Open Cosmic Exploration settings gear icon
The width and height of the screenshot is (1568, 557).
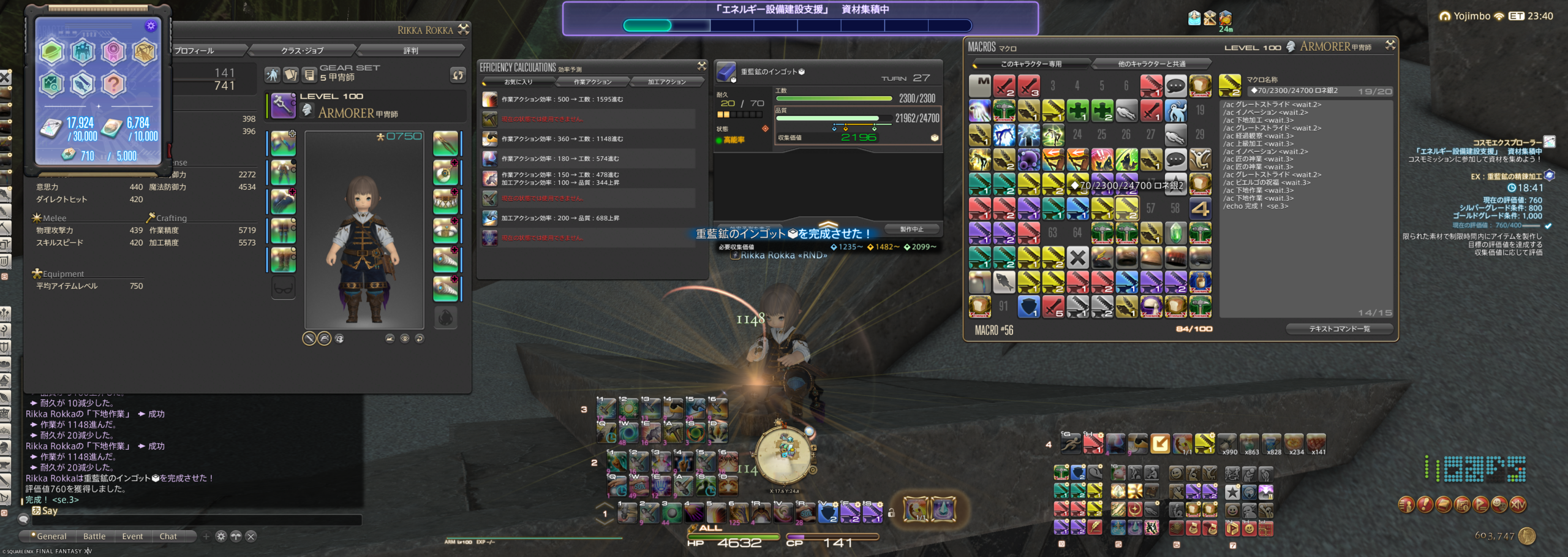tap(151, 26)
